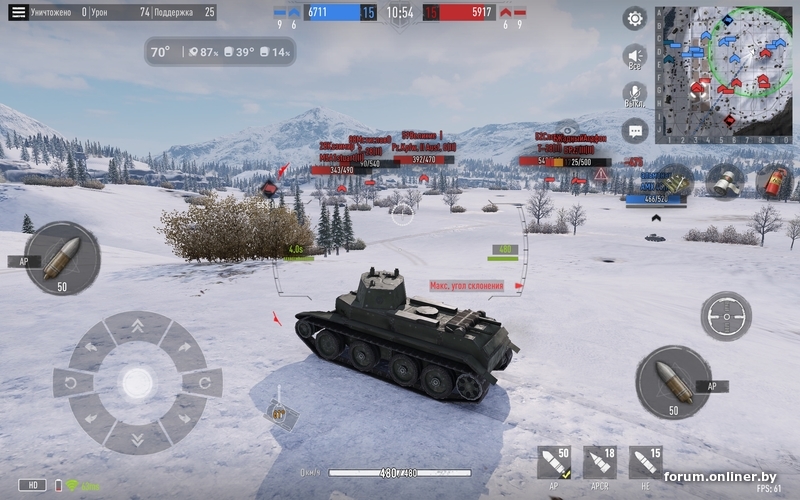Fire with the left AP shell button
The height and width of the screenshot is (500, 800).
[x=62, y=258]
